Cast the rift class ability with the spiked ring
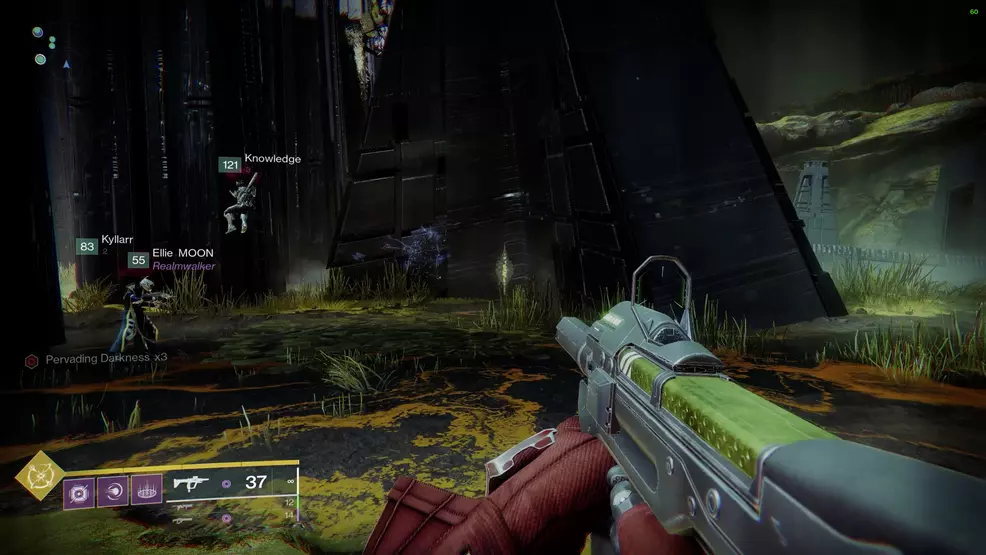 point(146,490)
